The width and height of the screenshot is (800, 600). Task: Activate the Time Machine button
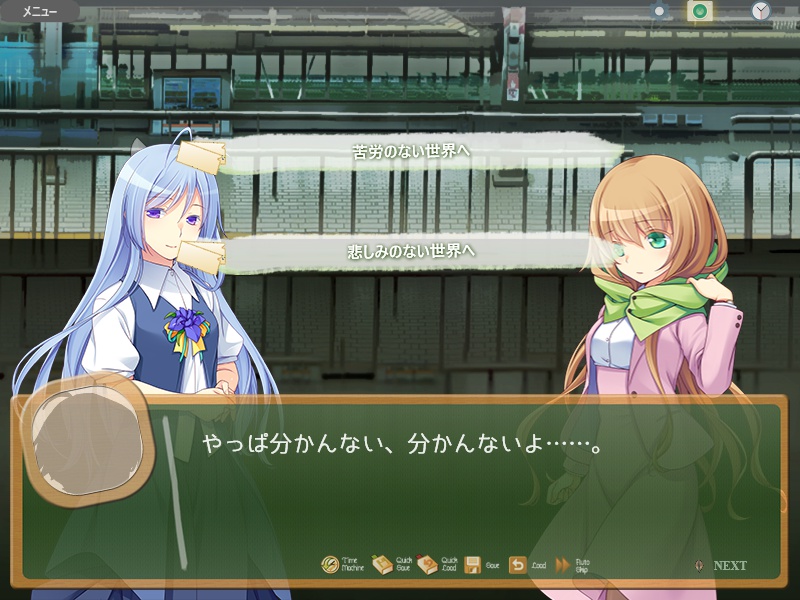pyautogui.click(x=331, y=565)
